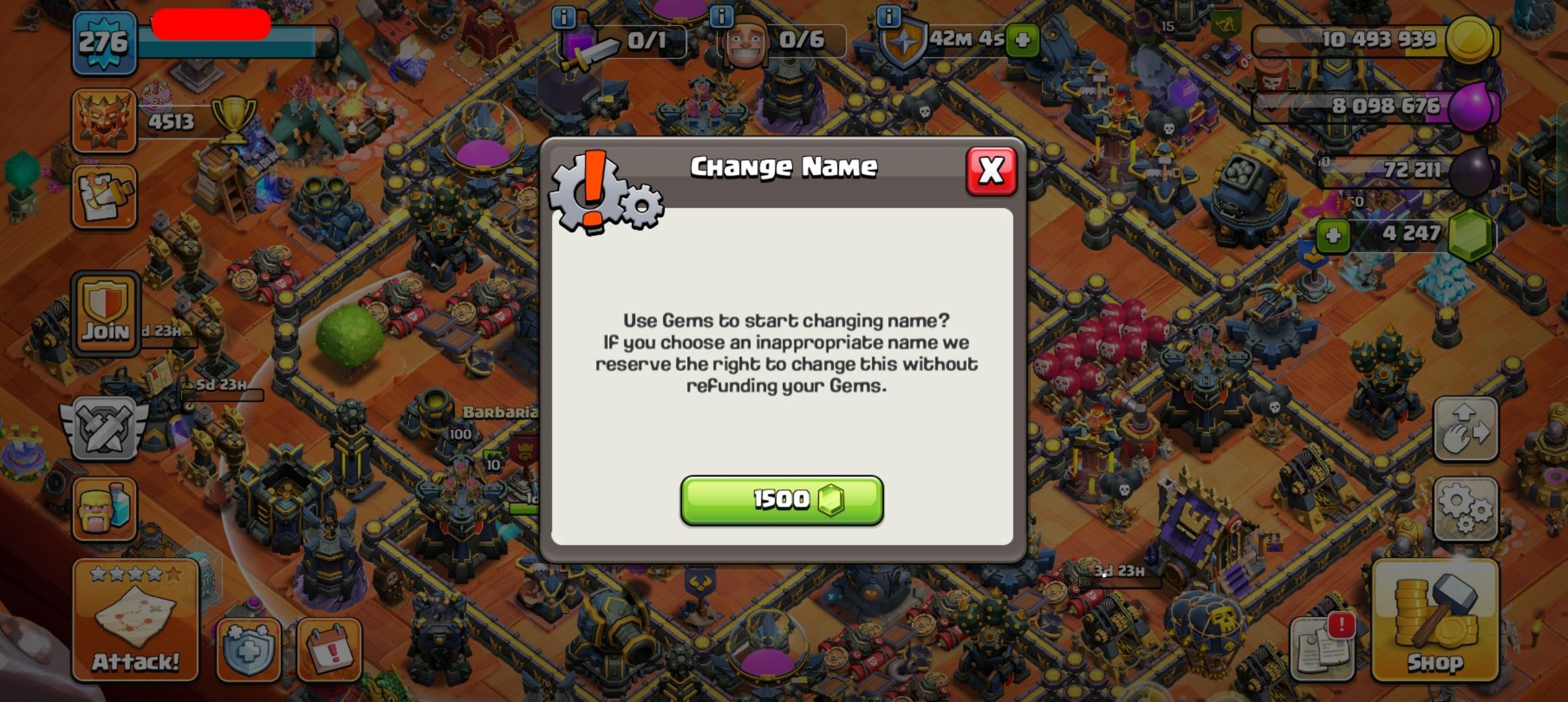Close the Change Name dialog
The width and height of the screenshot is (1568, 702).
point(991,172)
